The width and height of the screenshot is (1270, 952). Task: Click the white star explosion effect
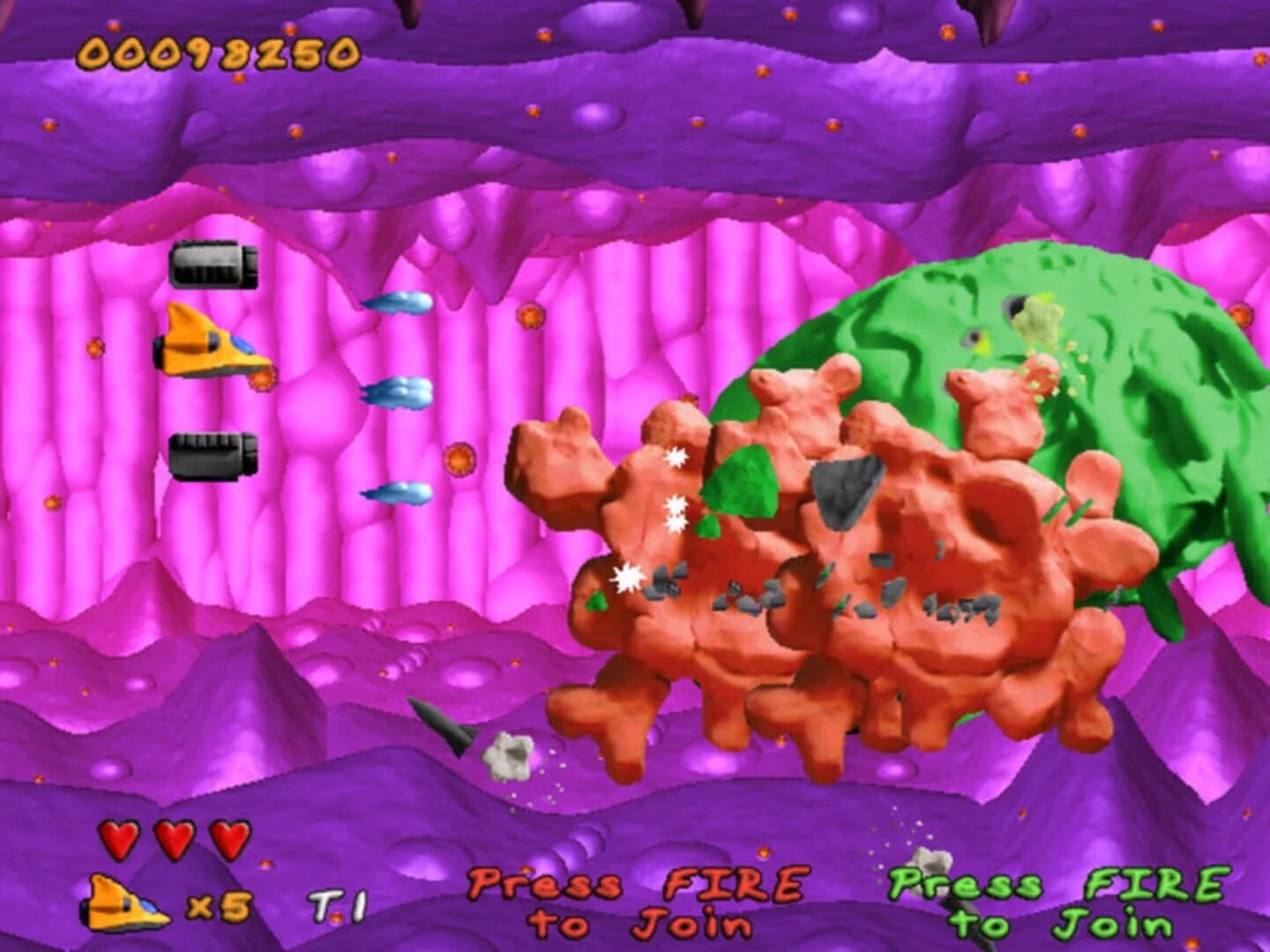(x=627, y=577)
